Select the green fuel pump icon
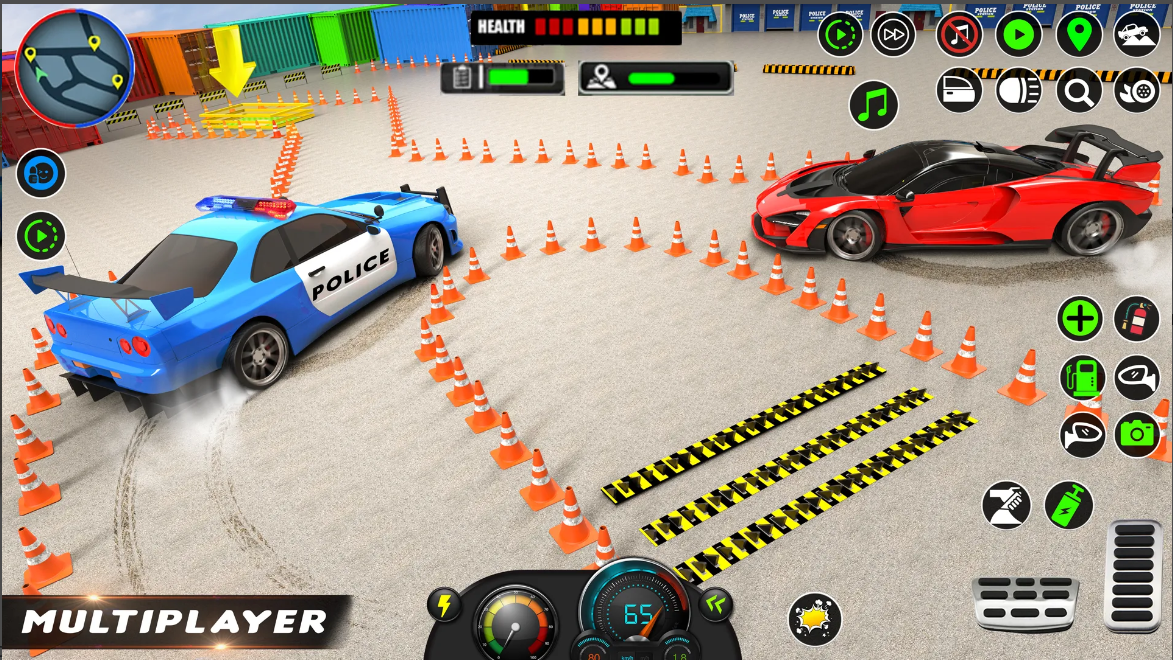Screen dimensions: 1173x660 [x=1083, y=378]
